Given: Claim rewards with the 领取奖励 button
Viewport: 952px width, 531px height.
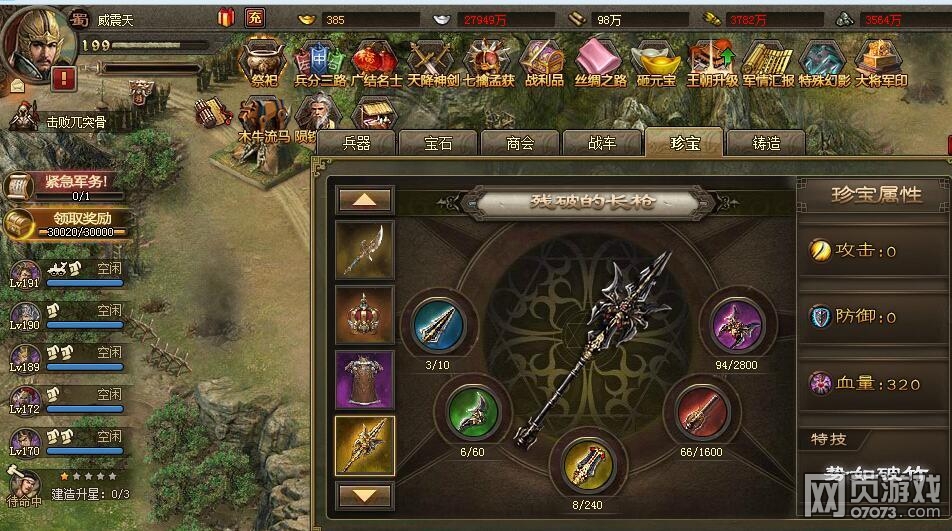Looking at the screenshot, I should click(63, 224).
